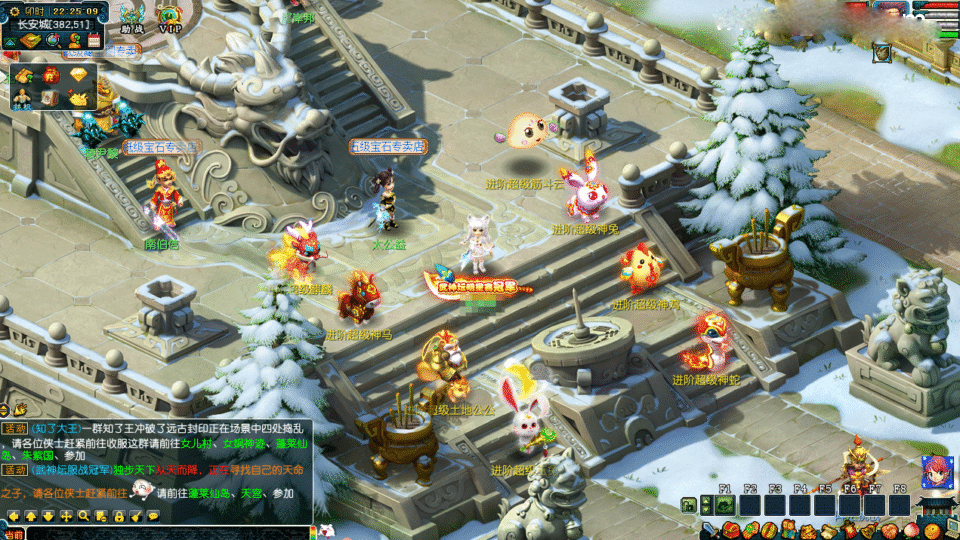Open the yellow gem diamond icon
The image size is (960, 540).
click(80, 76)
